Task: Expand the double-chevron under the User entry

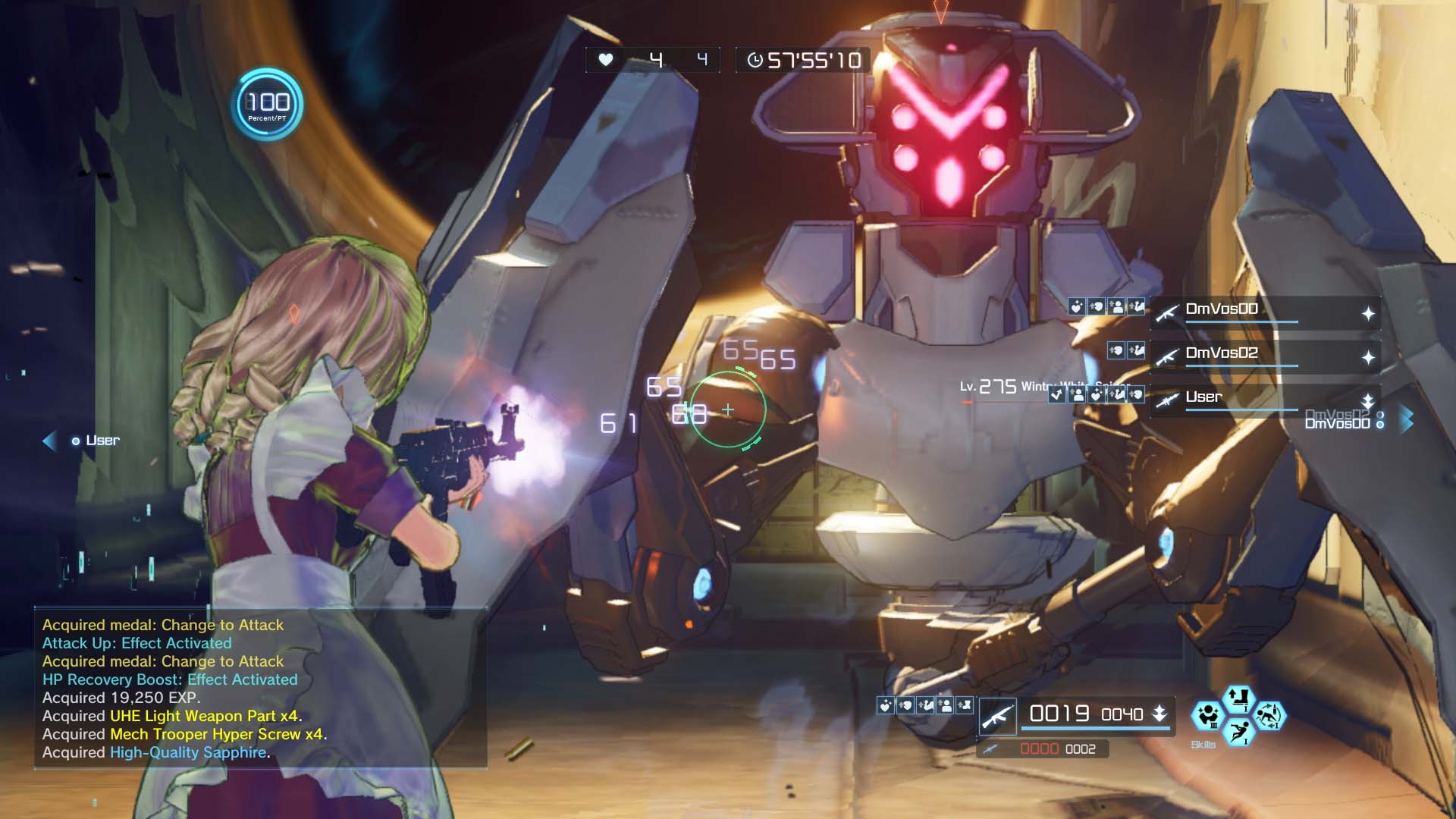Action: click(x=1369, y=407)
